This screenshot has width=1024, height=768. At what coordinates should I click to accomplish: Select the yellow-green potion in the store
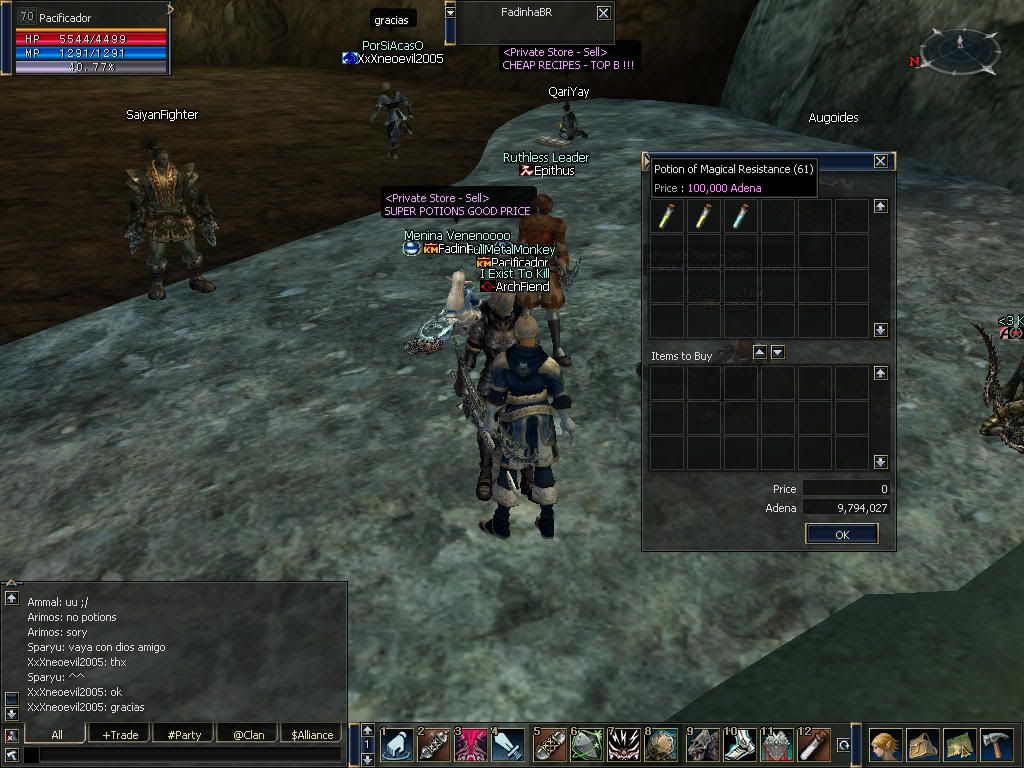(667, 215)
